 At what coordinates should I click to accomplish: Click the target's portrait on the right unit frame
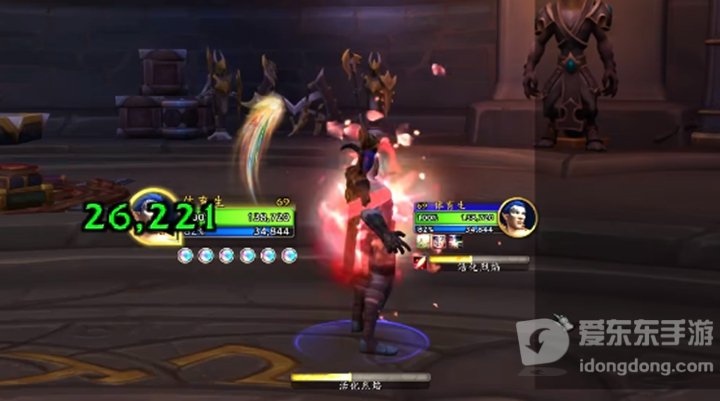pos(514,218)
